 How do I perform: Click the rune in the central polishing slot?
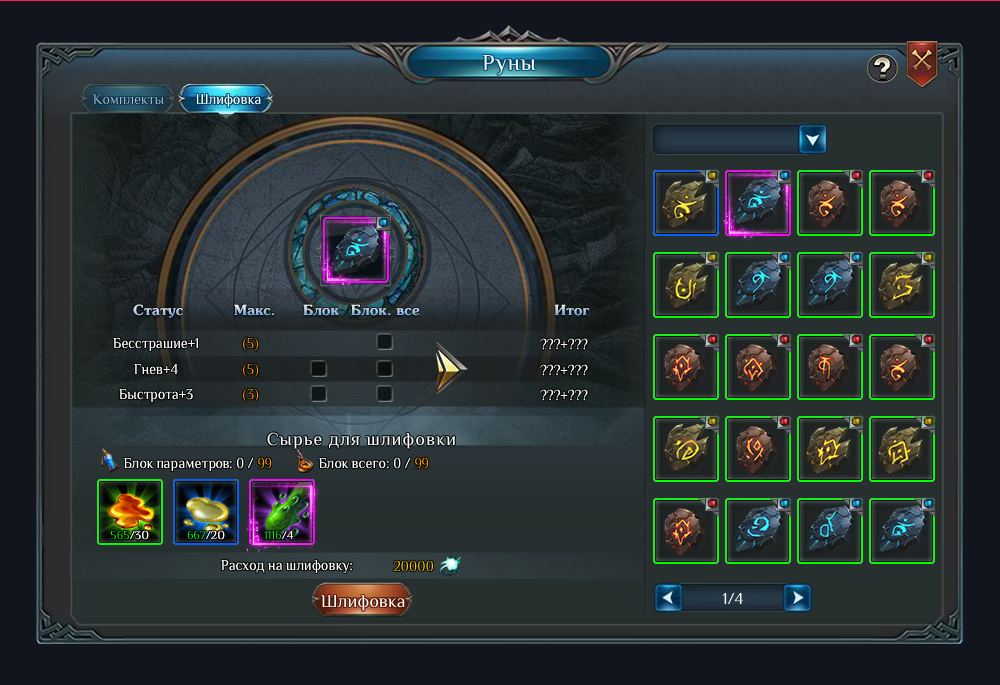pos(356,250)
